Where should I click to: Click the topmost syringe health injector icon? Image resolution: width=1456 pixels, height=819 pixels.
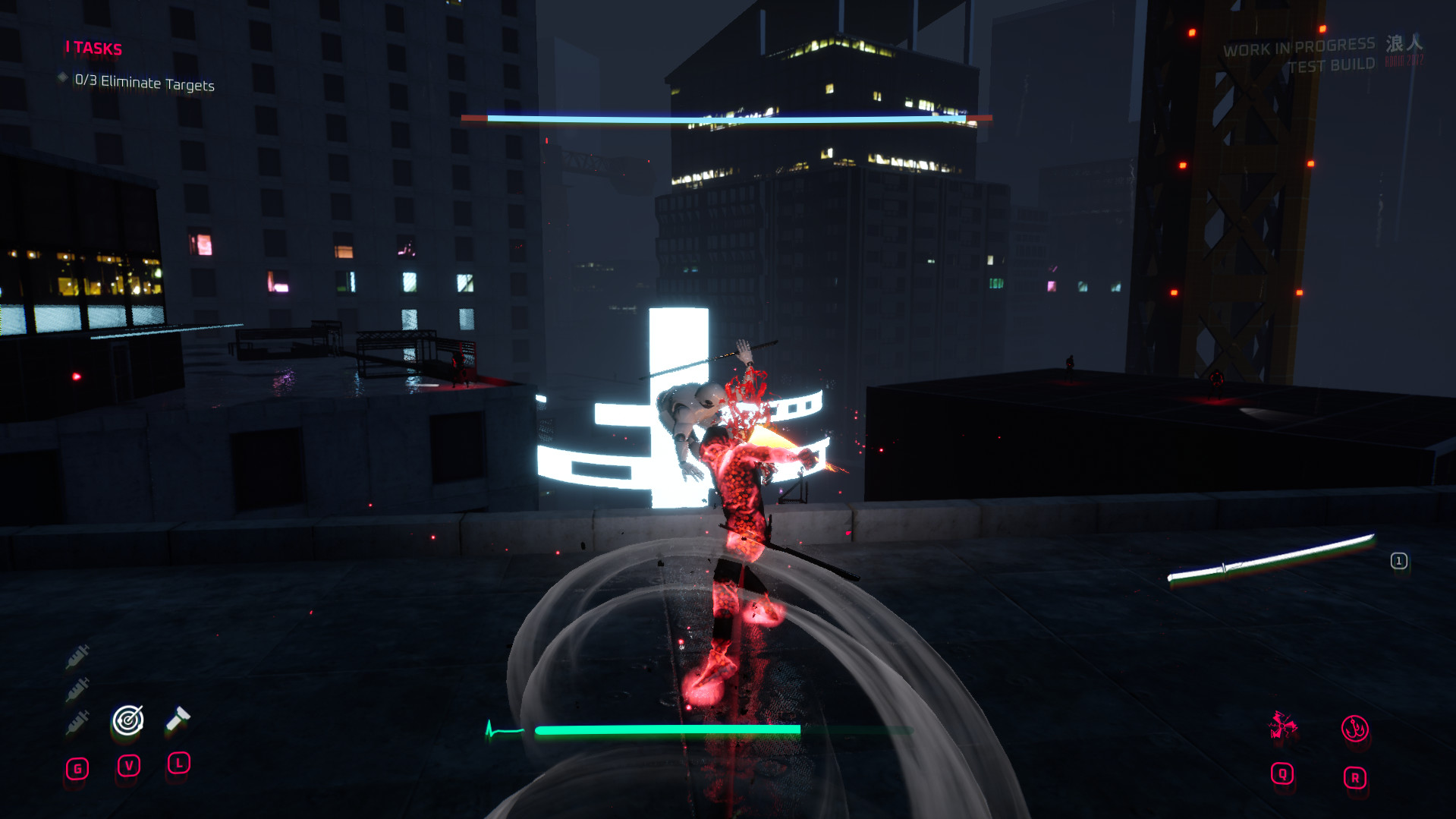tap(77, 654)
